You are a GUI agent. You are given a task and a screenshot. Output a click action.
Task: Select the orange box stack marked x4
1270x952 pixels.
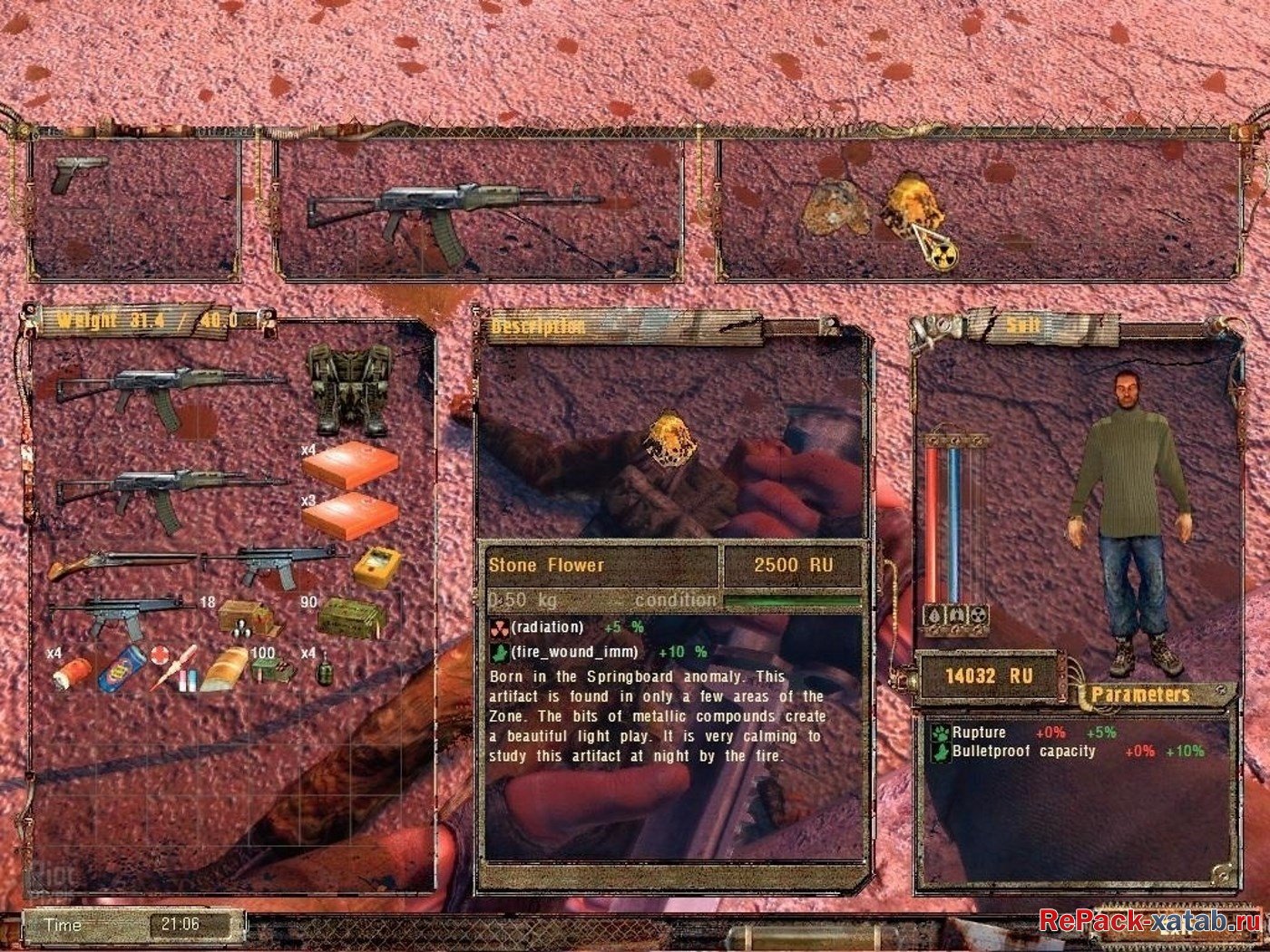tap(350, 467)
